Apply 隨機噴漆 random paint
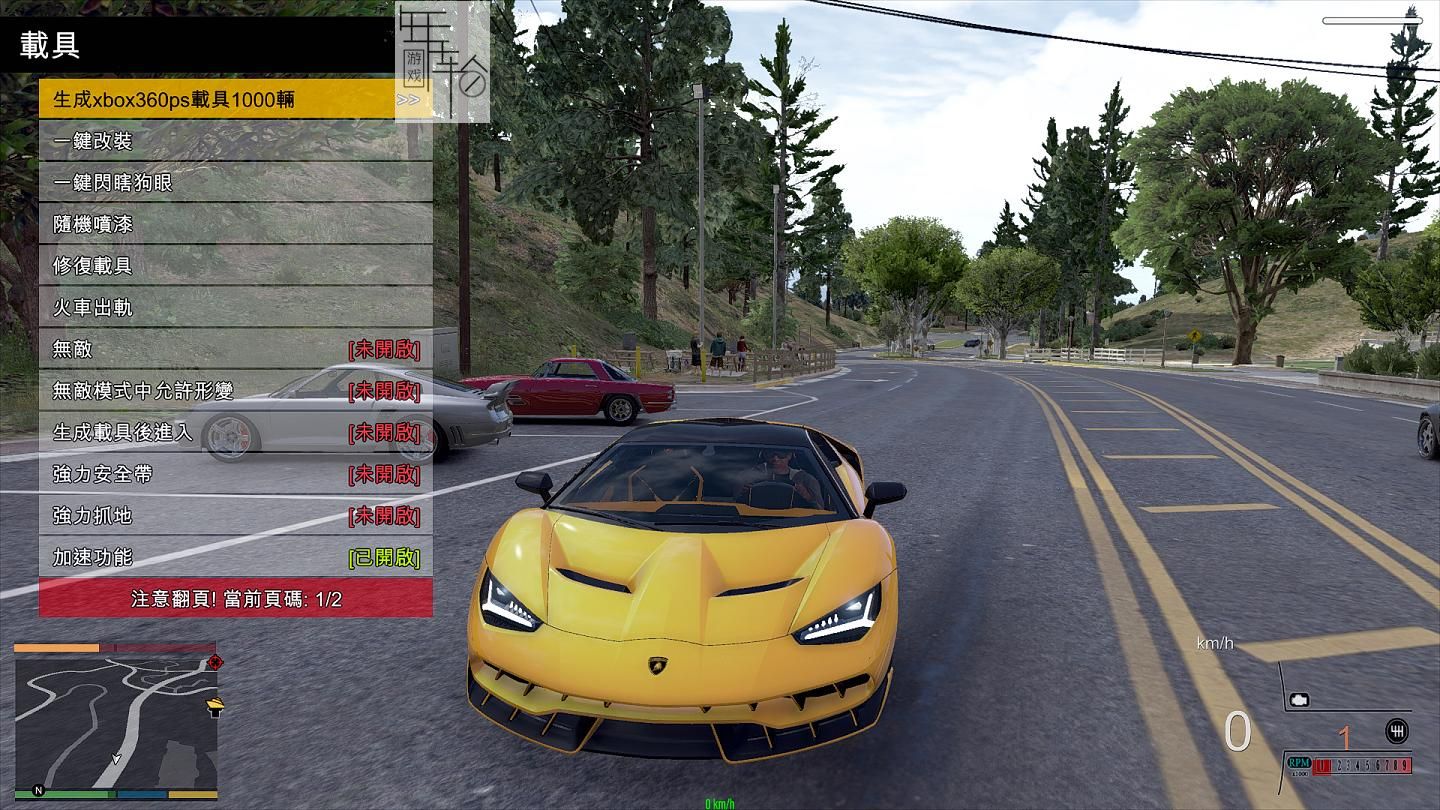The image size is (1440, 810). 235,224
